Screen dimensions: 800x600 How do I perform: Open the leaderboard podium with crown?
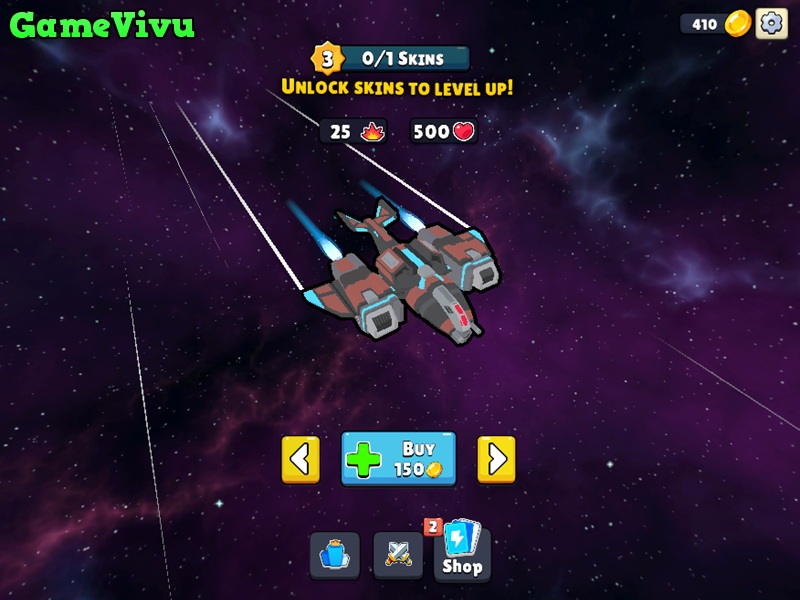tap(334, 555)
